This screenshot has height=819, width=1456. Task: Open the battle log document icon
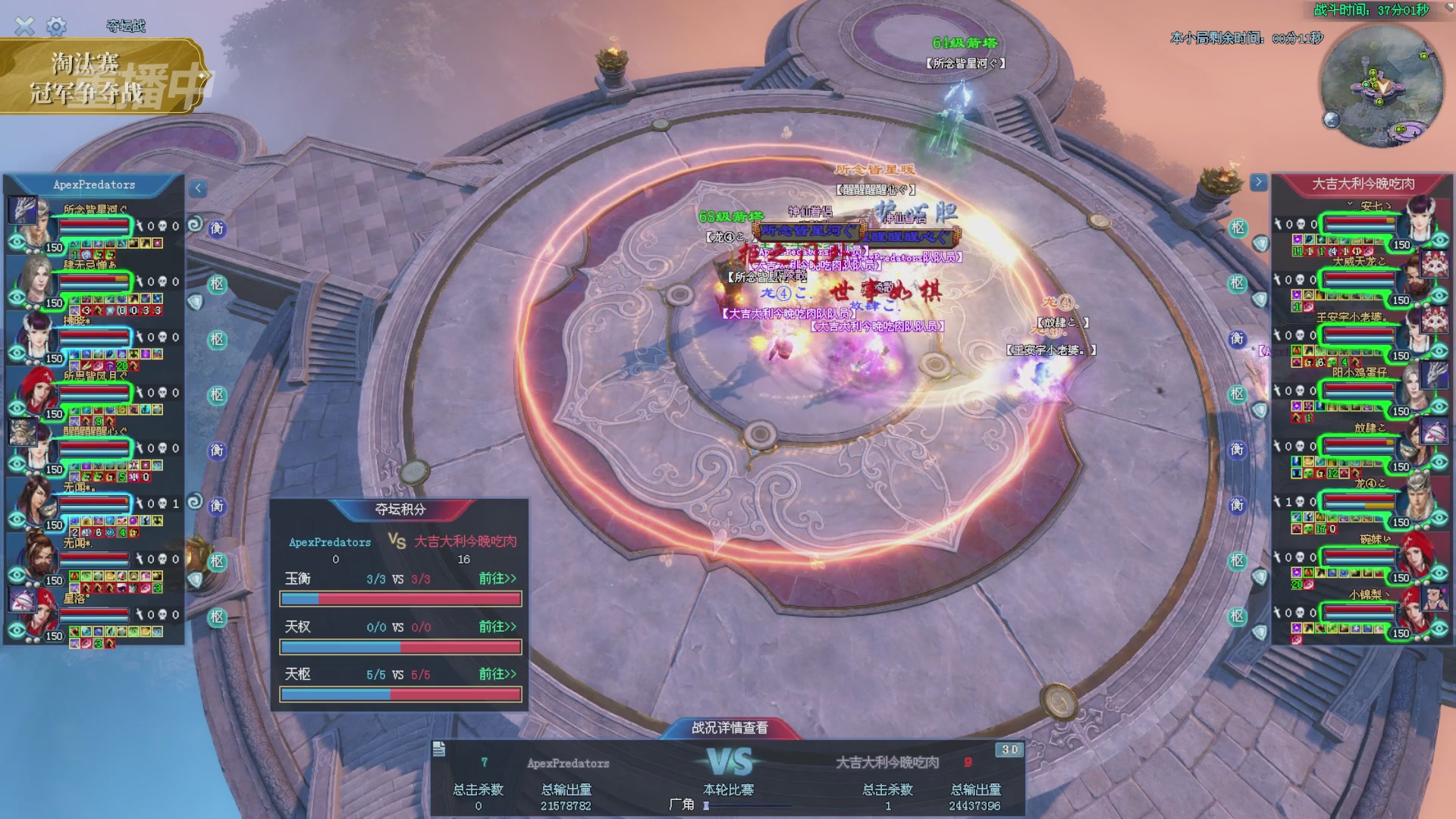(x=439, y=750)
